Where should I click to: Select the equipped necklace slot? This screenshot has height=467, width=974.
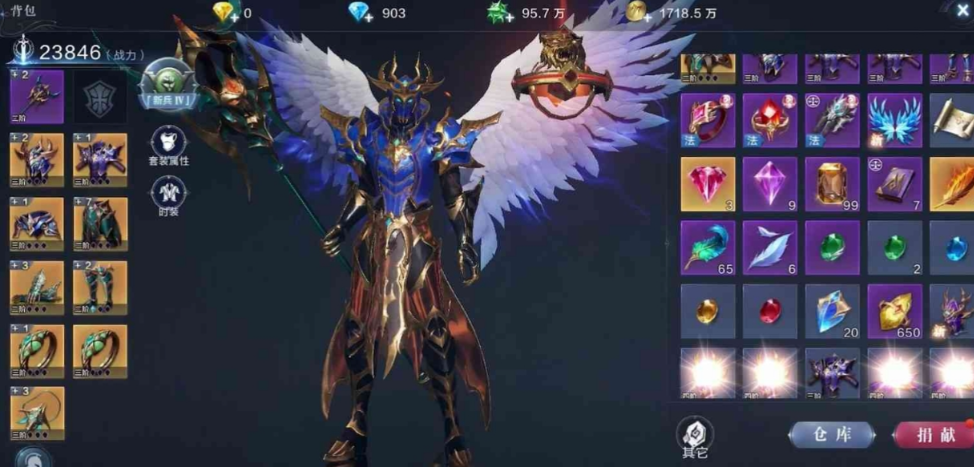[37, 414]
